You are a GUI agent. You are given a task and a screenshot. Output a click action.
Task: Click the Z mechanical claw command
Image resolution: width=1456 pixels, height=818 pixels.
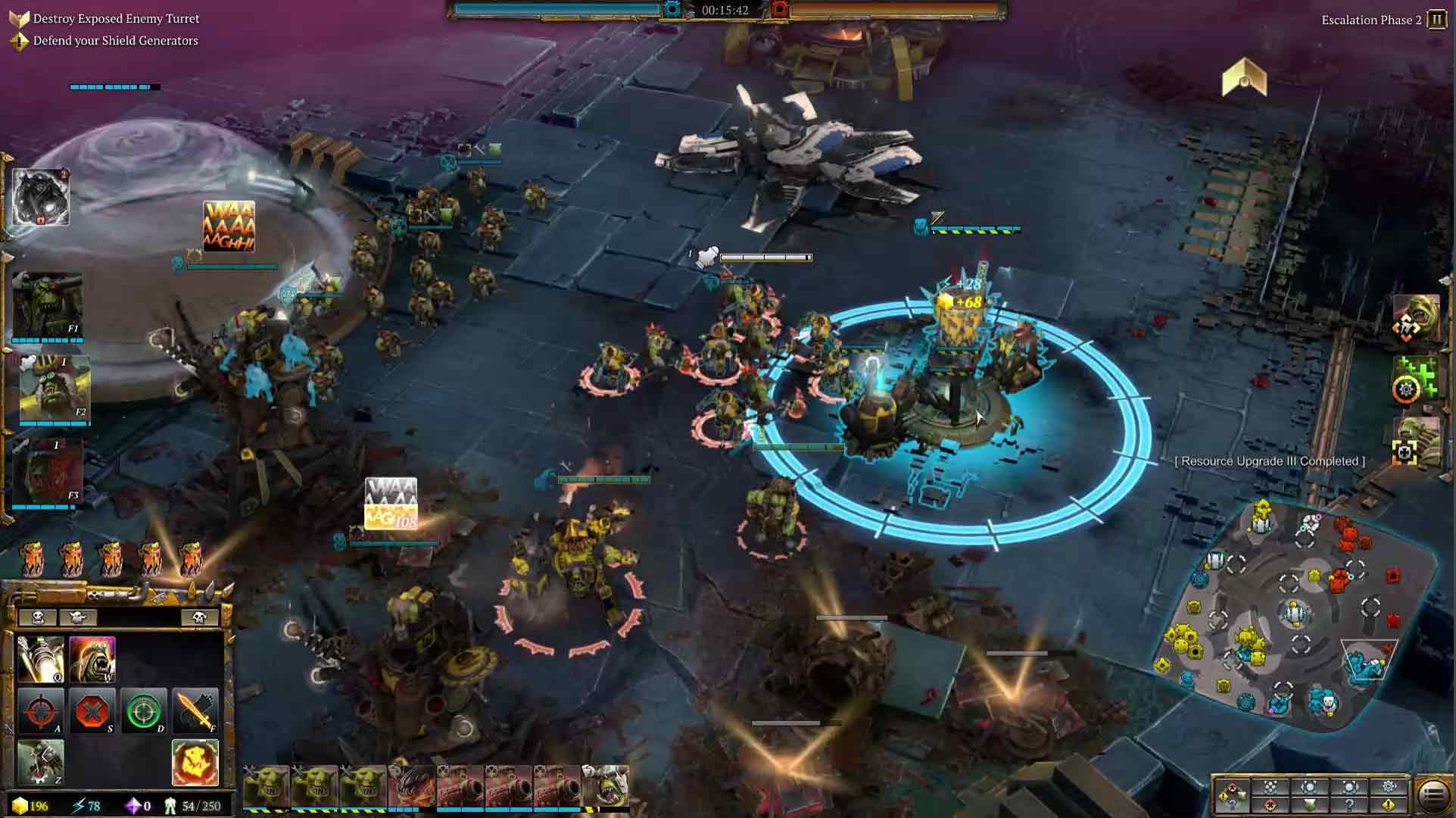[40, 762]
